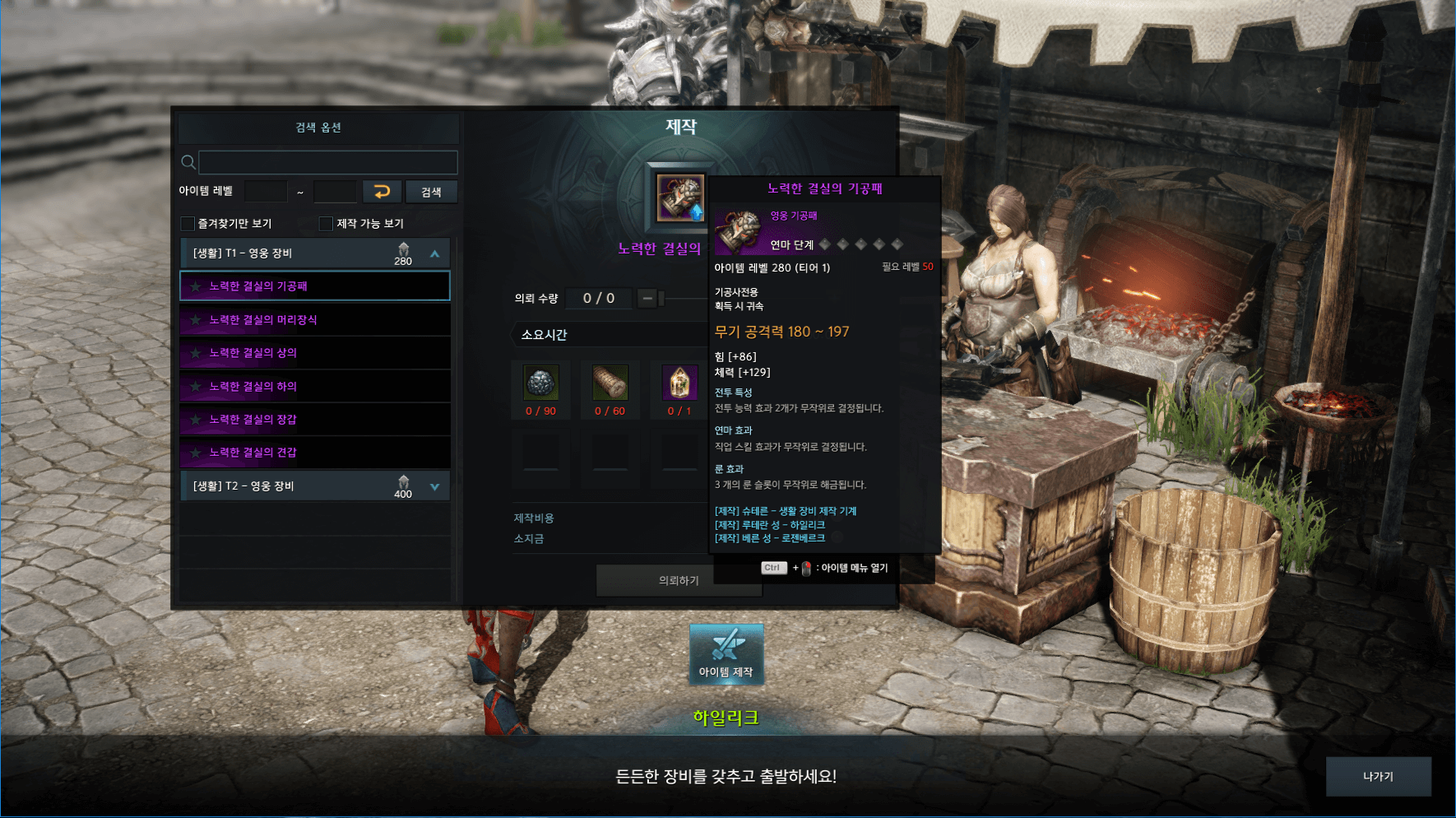Open the 아이템 제작 crafting icon

click(x=726, y=653)
